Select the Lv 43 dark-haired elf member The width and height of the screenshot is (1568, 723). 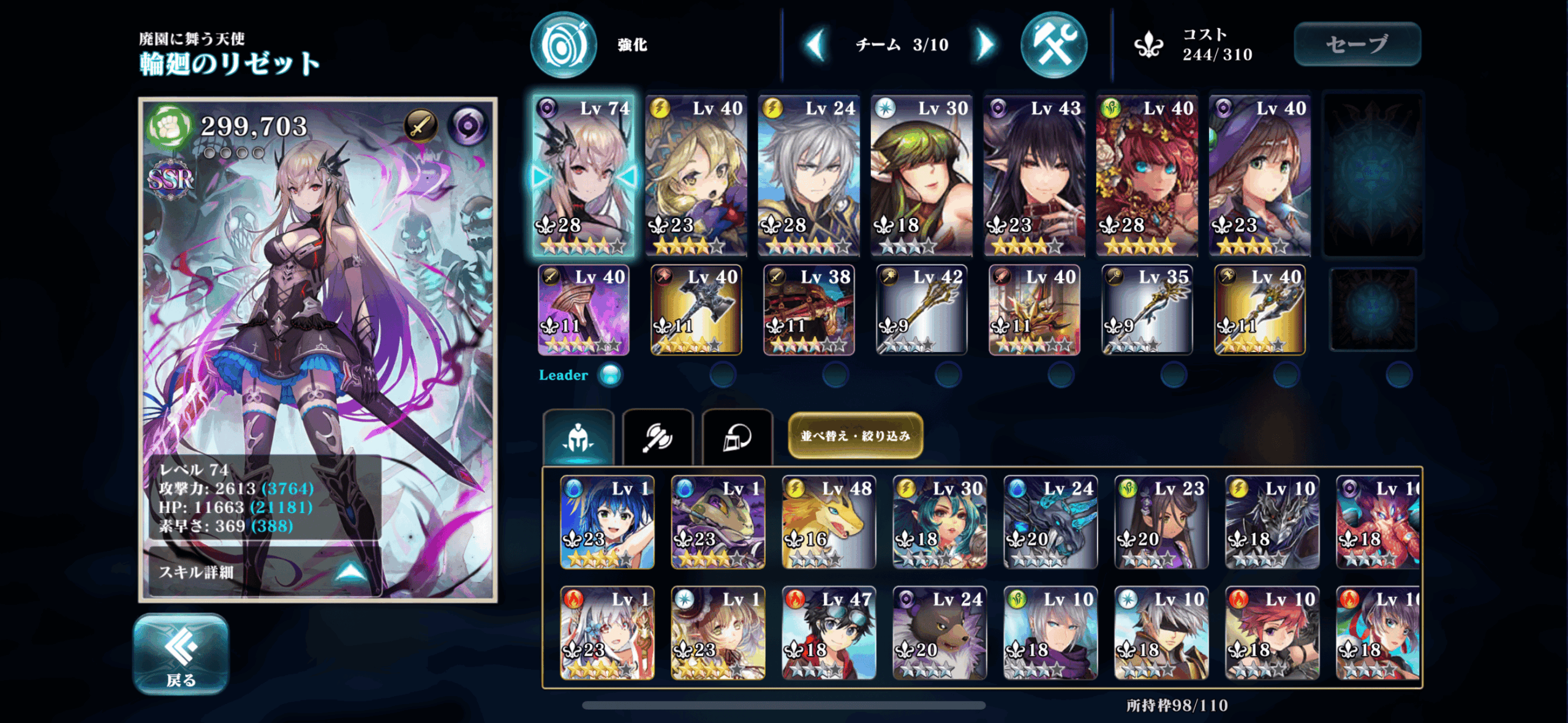pyautogui.click(x=1034, y=175)
